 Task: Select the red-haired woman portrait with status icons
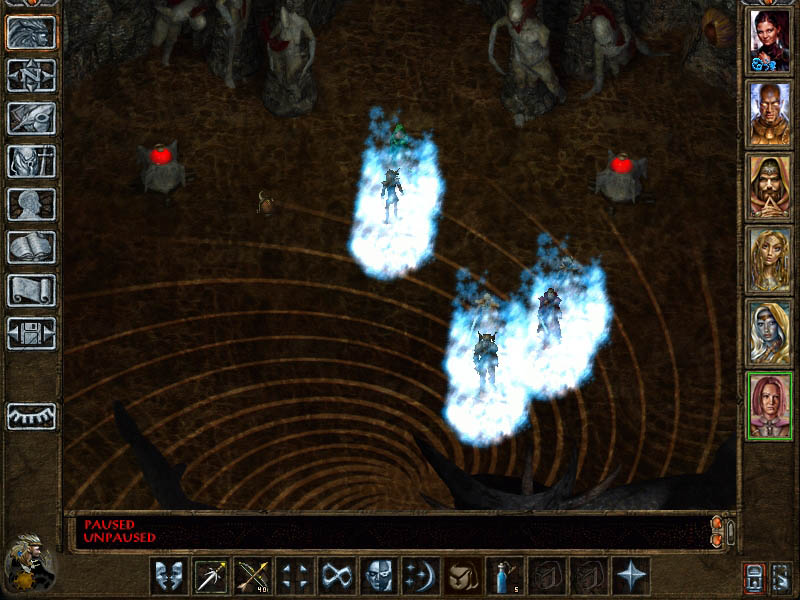pos(769,41)
